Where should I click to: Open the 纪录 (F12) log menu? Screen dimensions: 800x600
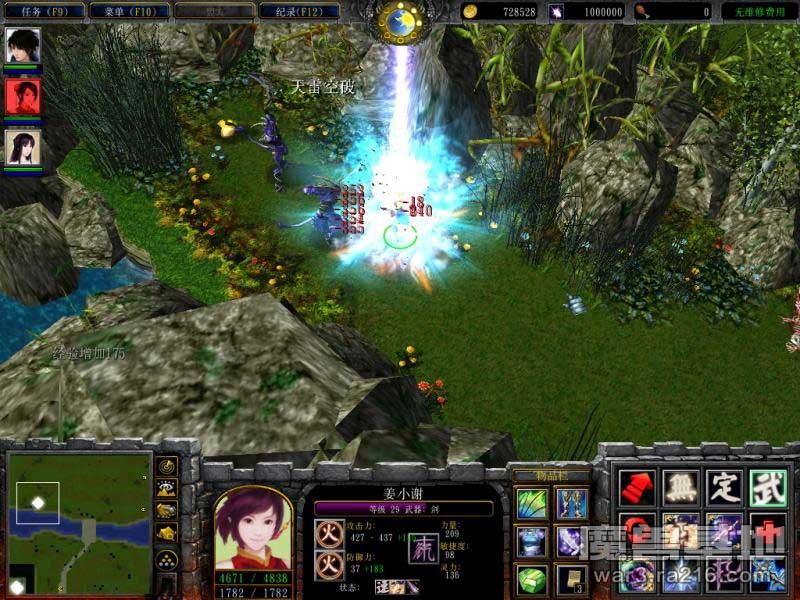(297, 11)
